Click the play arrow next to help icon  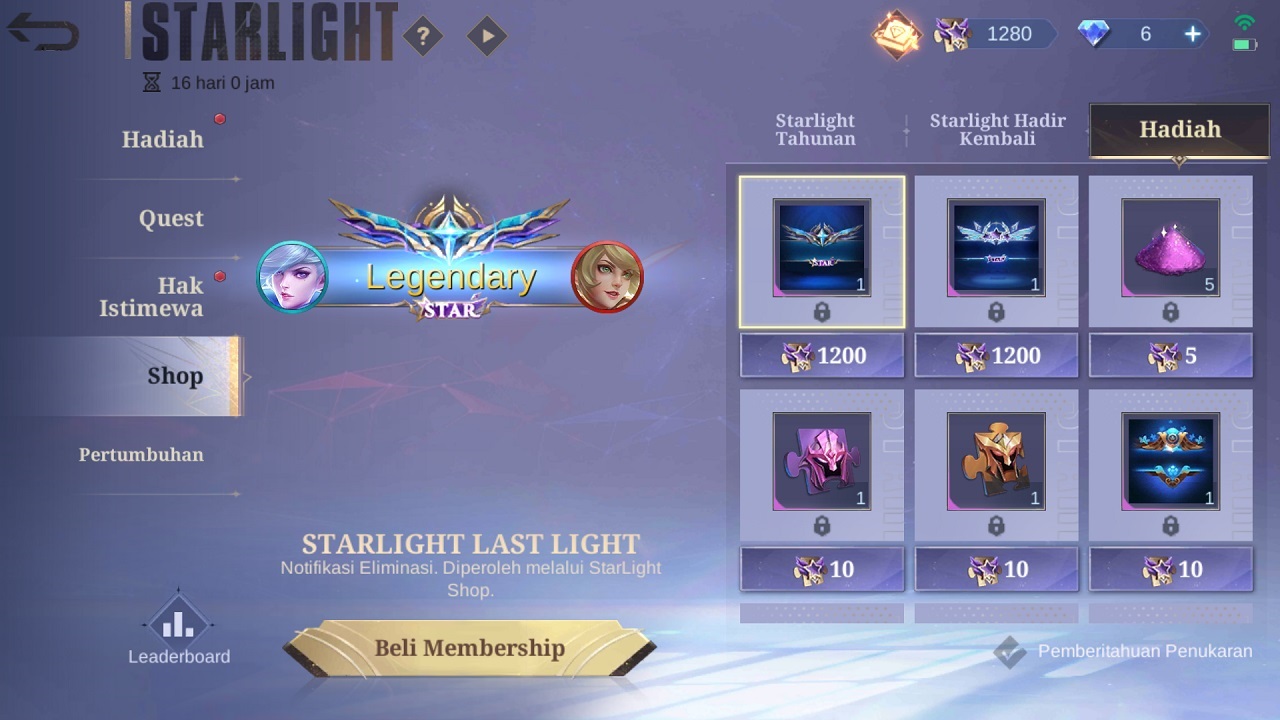486,36
